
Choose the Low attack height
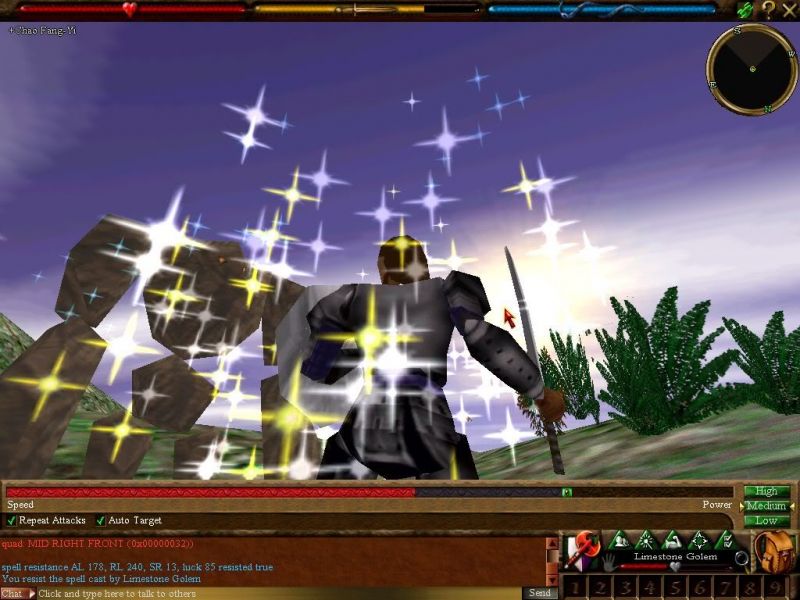[x=766, y=521]
